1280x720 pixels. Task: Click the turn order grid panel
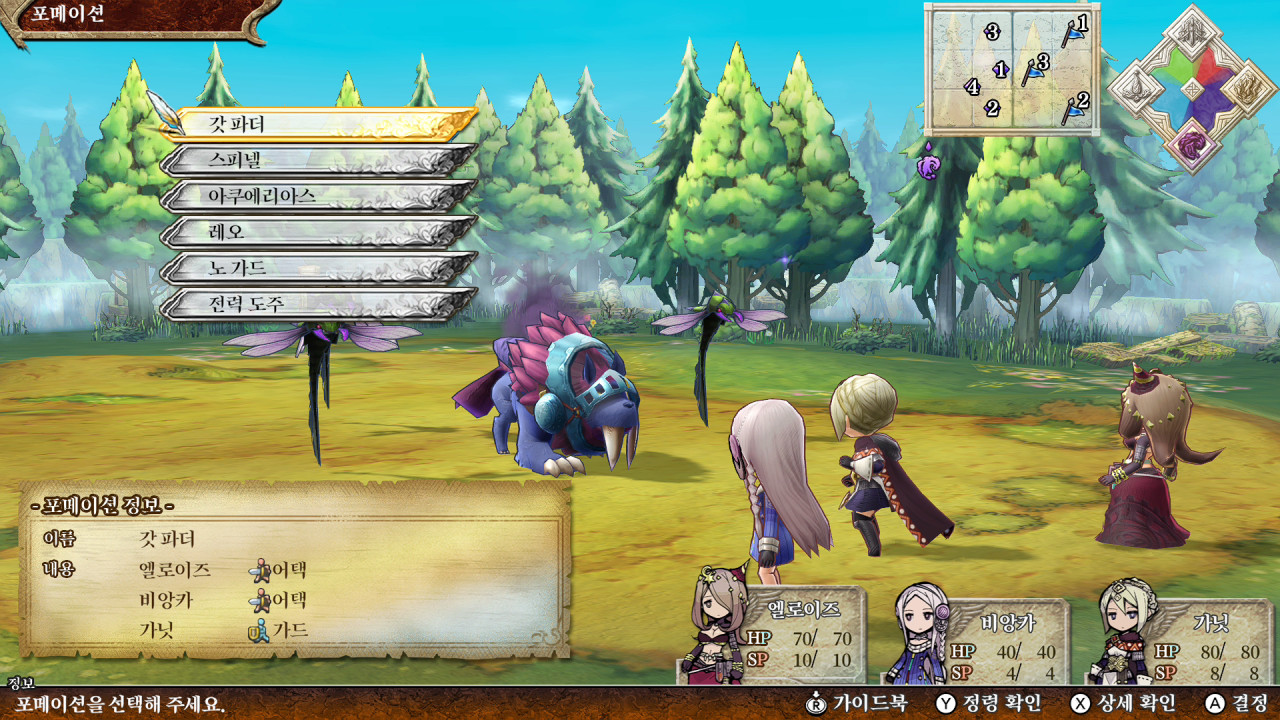point(1012,69)
